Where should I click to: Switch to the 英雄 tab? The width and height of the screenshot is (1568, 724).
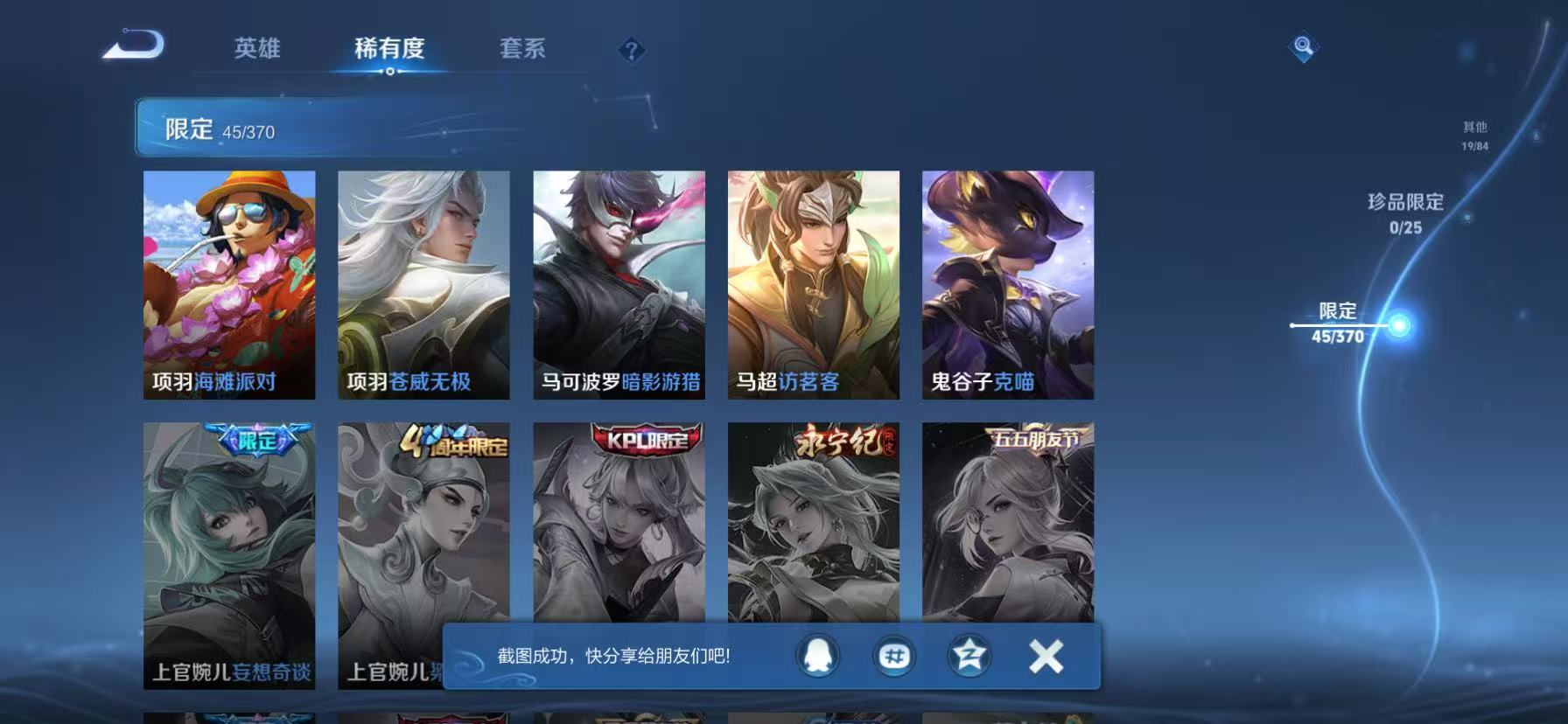coord(259,50)
